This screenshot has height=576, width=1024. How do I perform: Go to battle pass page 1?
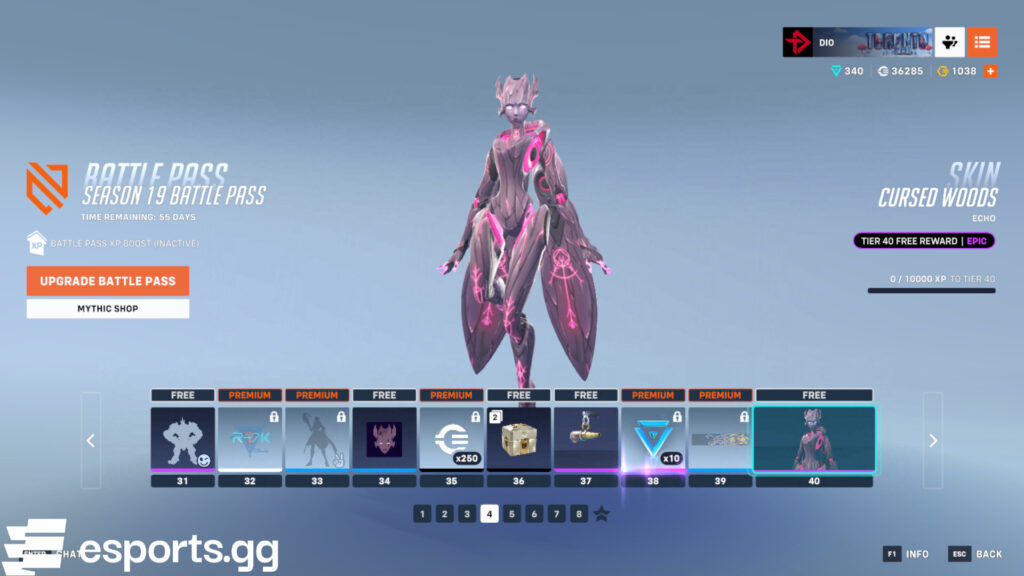(422, 514)
